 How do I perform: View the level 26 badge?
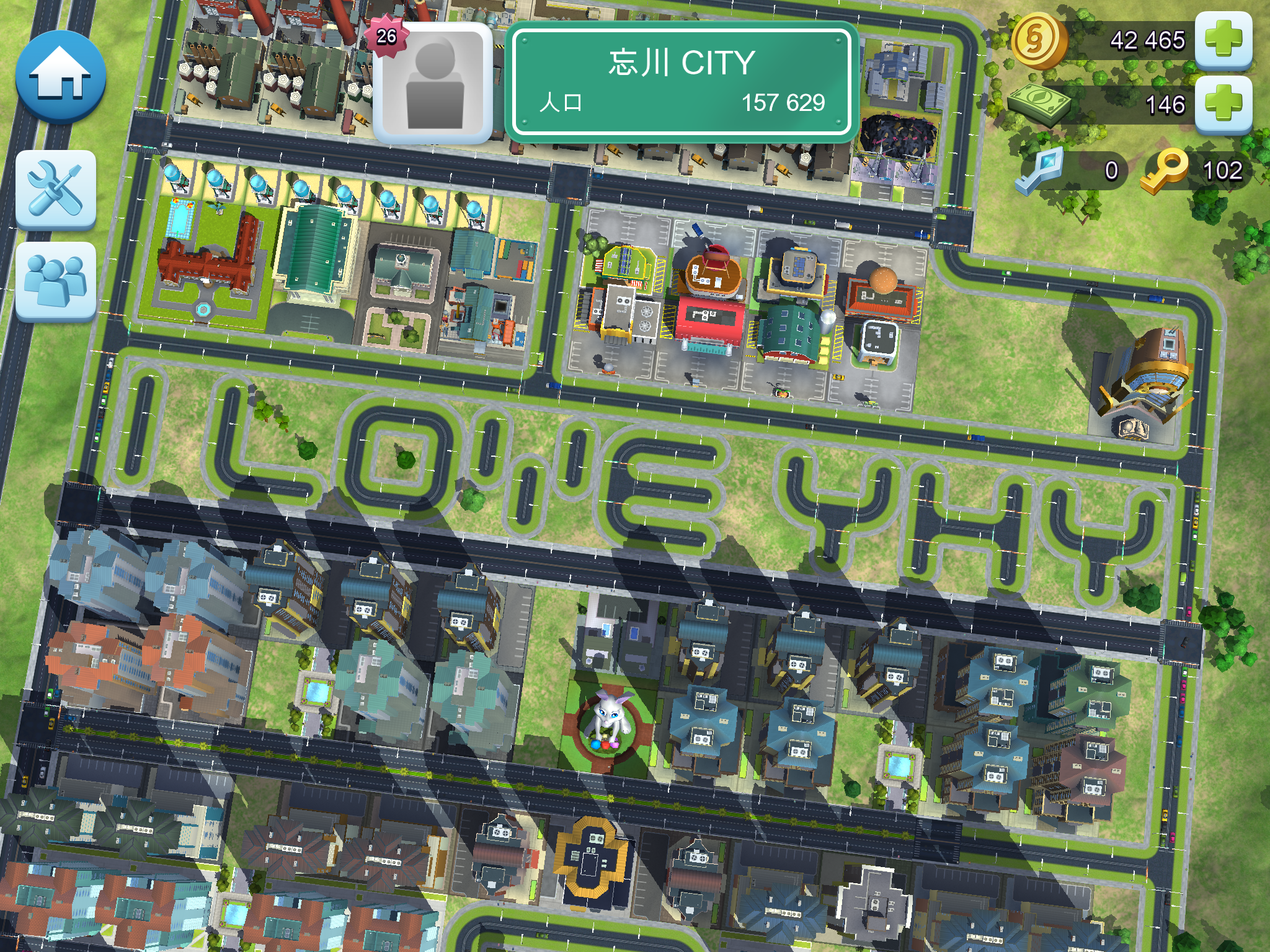(386, 36)
